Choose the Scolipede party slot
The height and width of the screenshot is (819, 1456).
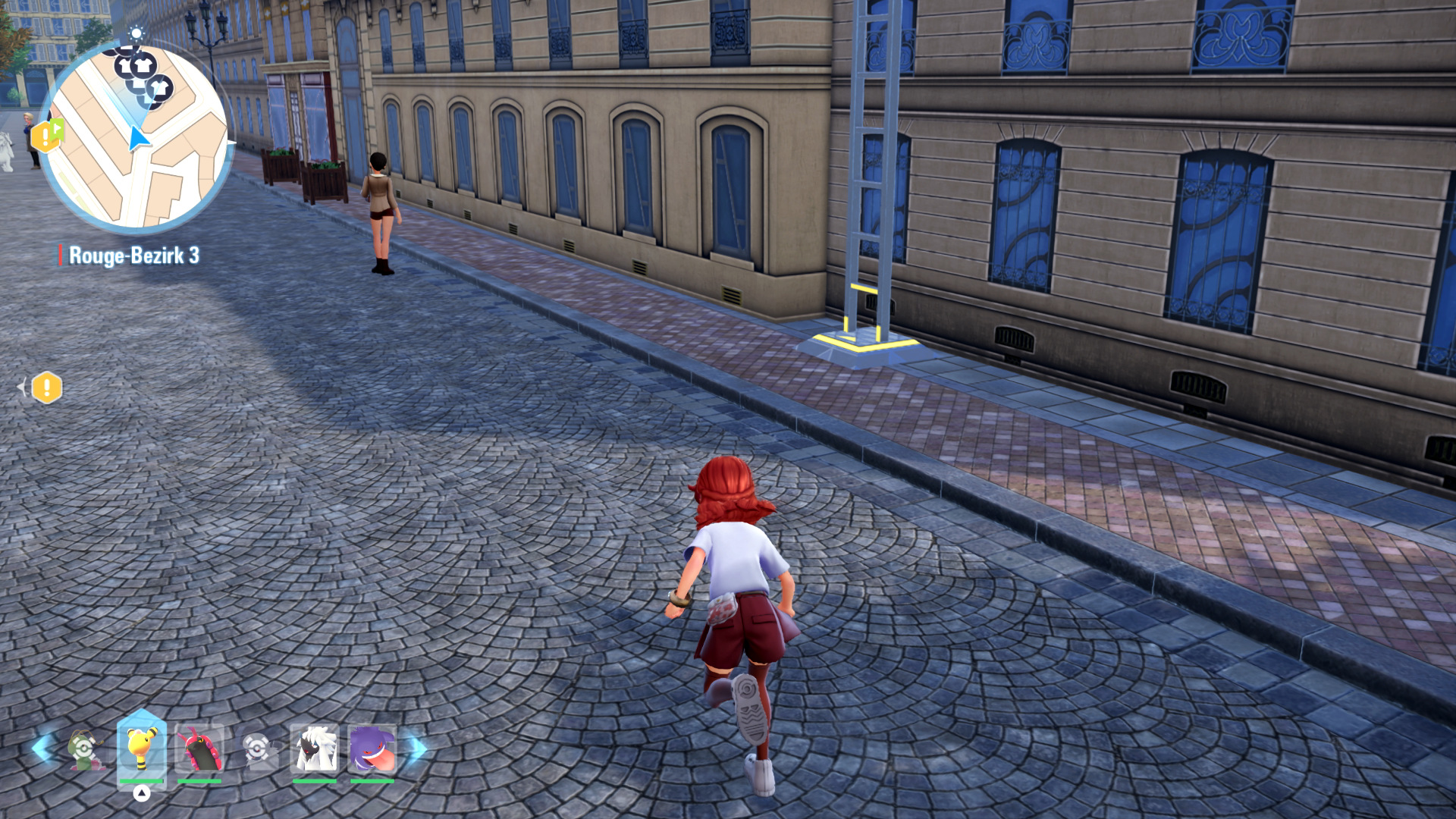pyautogui.click(x=199, y=748)
